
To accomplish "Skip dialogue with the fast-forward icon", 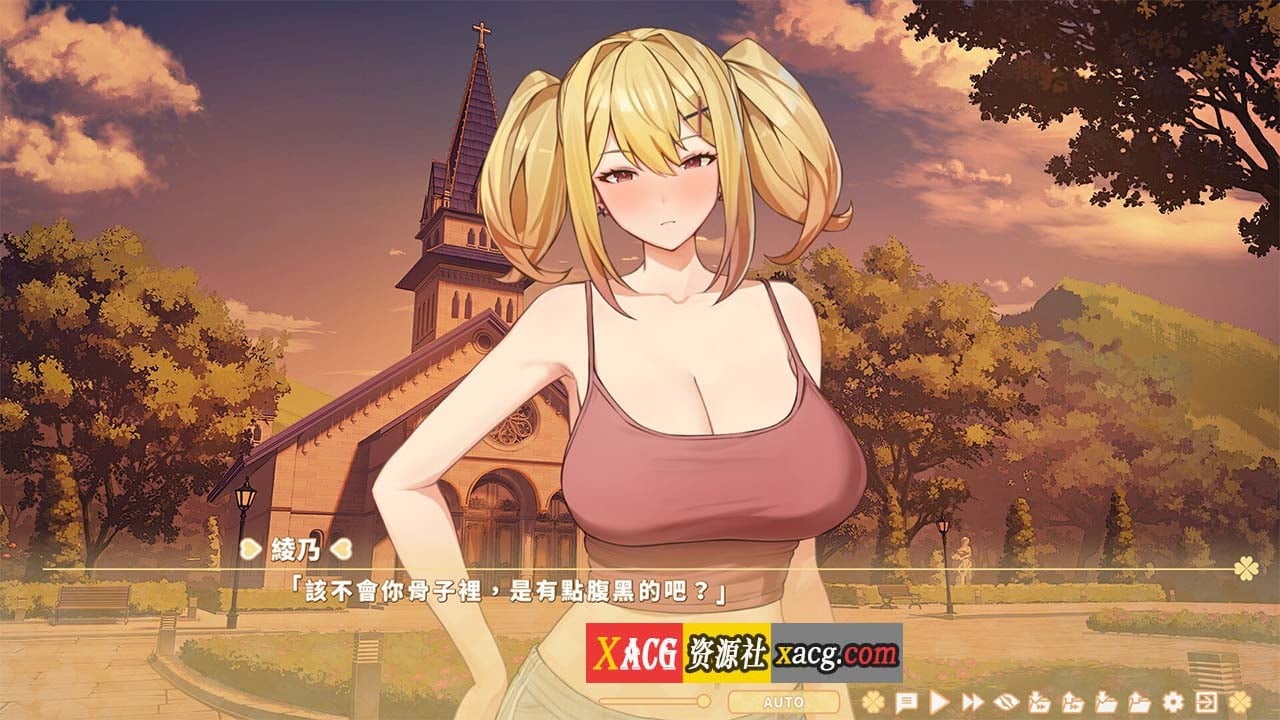I will (x=972, y=701).
